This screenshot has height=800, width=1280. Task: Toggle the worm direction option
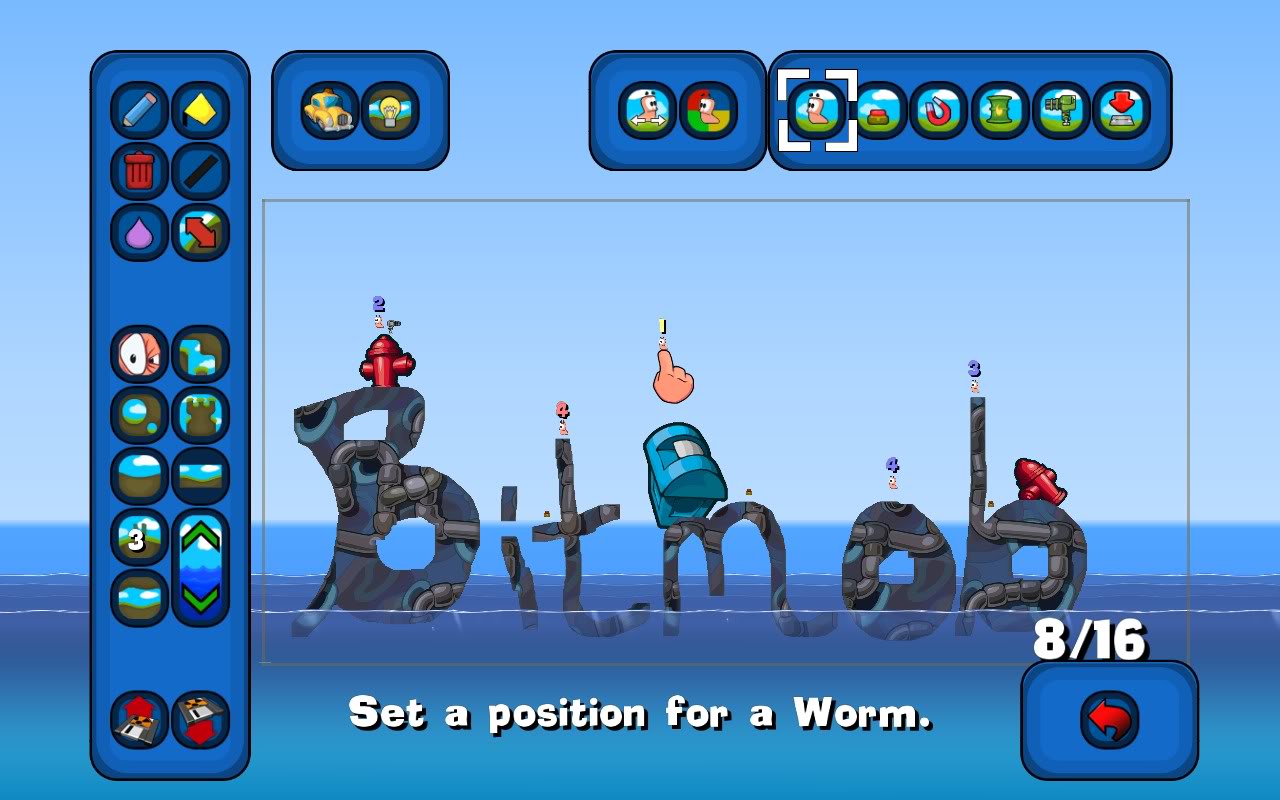point(645,113)
